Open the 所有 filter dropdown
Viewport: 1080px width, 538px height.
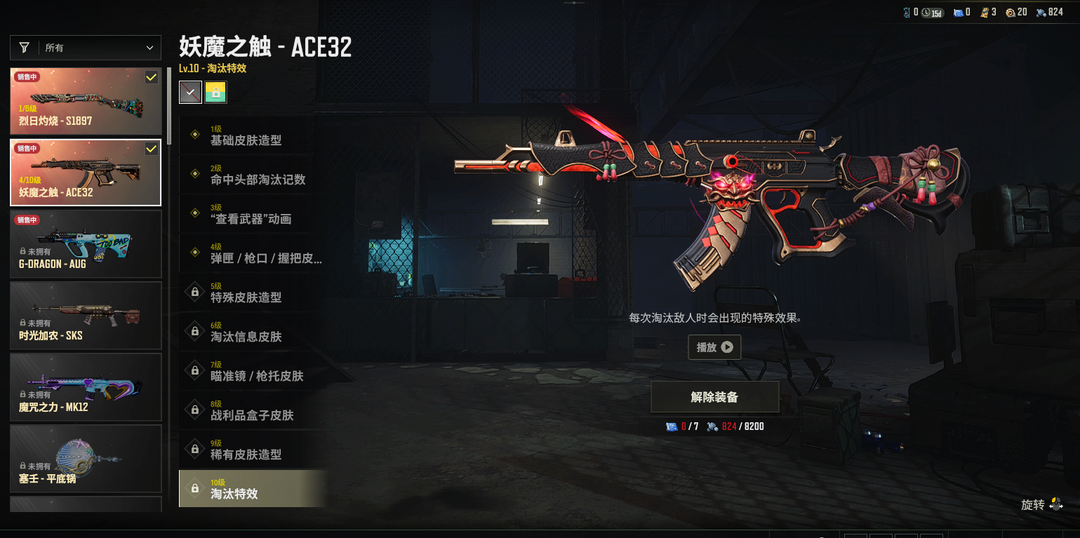click(86, 48)
